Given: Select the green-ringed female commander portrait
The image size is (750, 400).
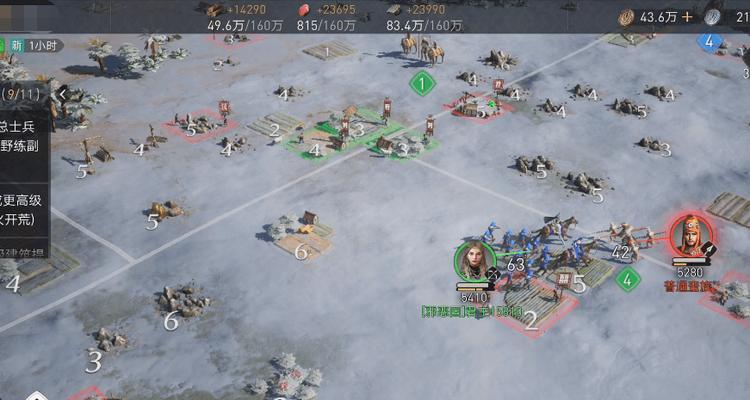Looking at the screenshot, I should click(476, 261).
